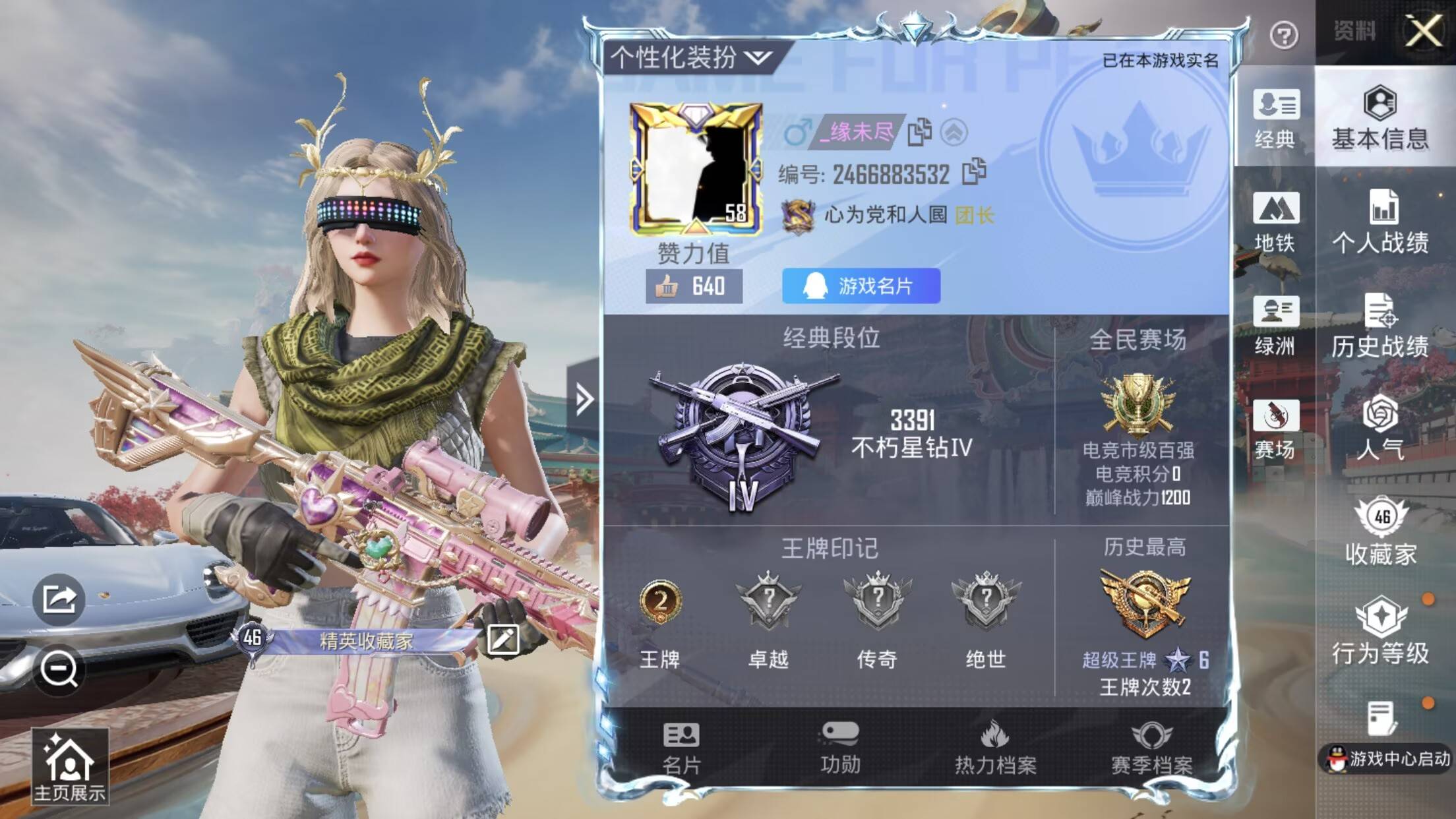This screenshot has height=819, width=1456.
Task: Click the share icon beside the character
Action: 59,599
